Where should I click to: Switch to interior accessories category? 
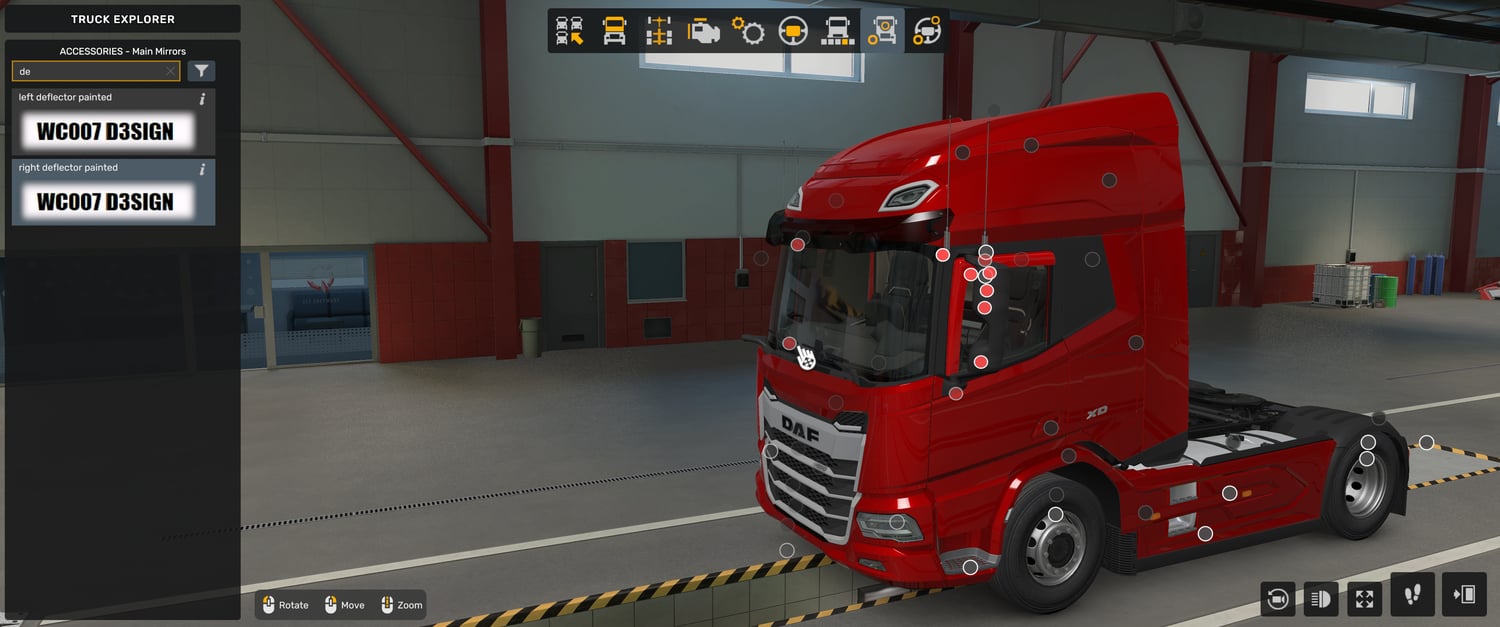[x=927, y=31]
